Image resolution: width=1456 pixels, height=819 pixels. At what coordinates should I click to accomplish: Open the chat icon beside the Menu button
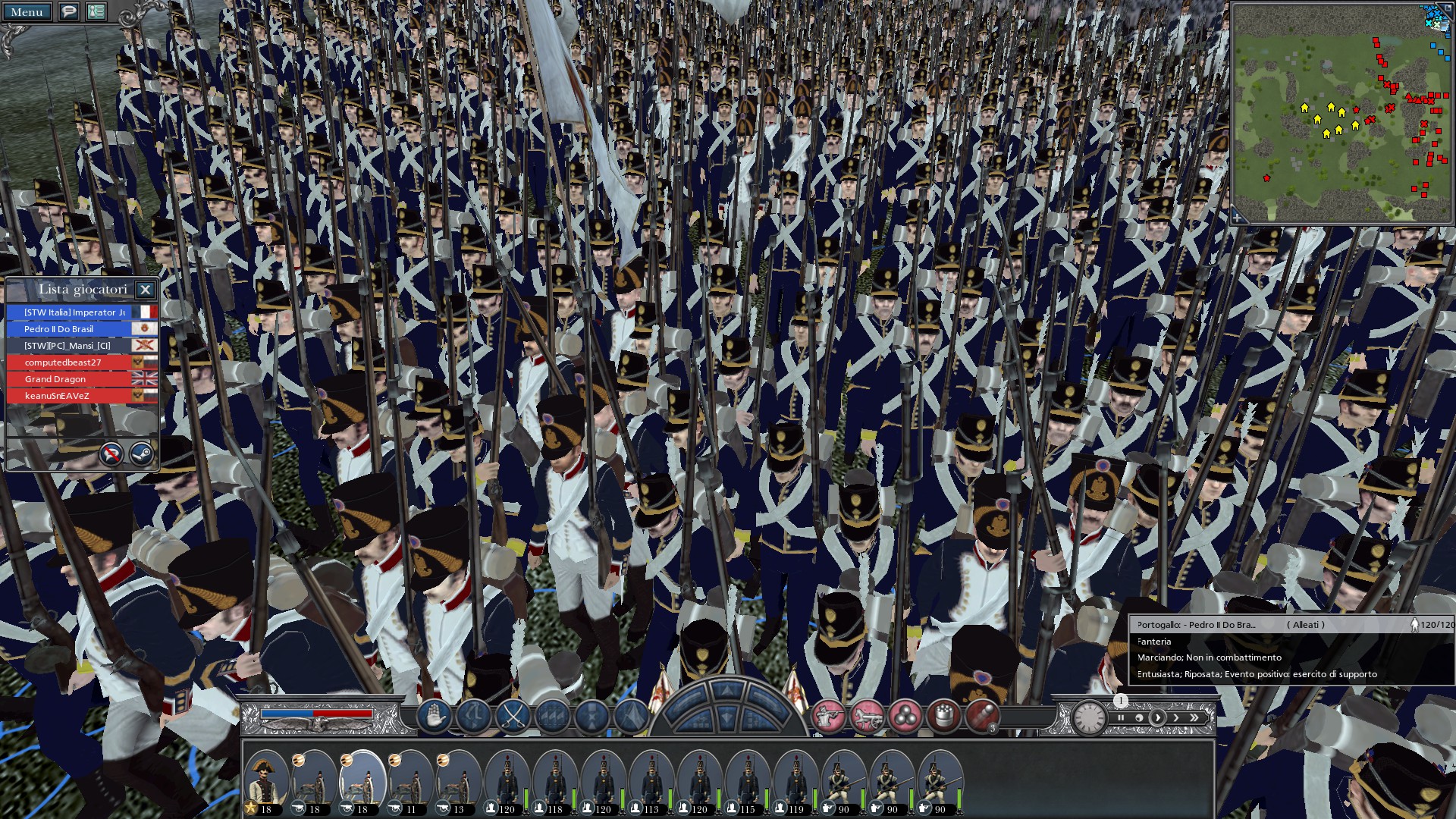(69, 11)
